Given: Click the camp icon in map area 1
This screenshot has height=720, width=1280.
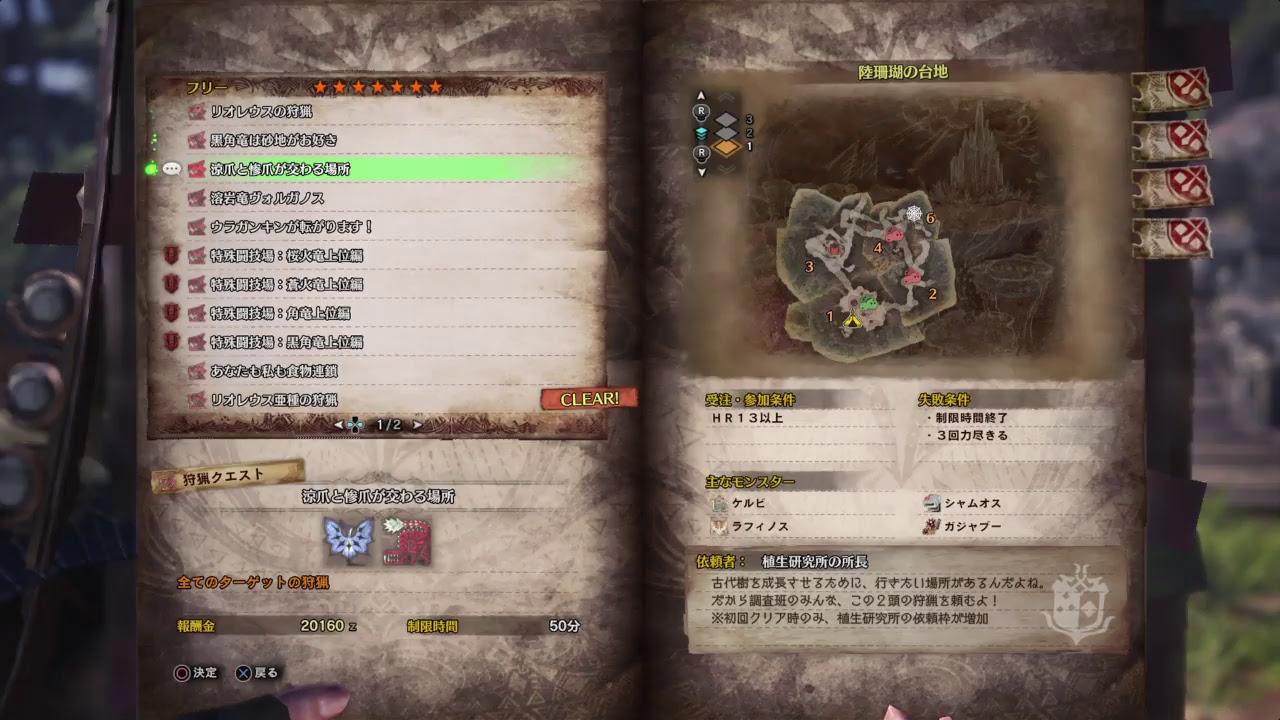Looking at the screenshot, I should coord(852,320).
